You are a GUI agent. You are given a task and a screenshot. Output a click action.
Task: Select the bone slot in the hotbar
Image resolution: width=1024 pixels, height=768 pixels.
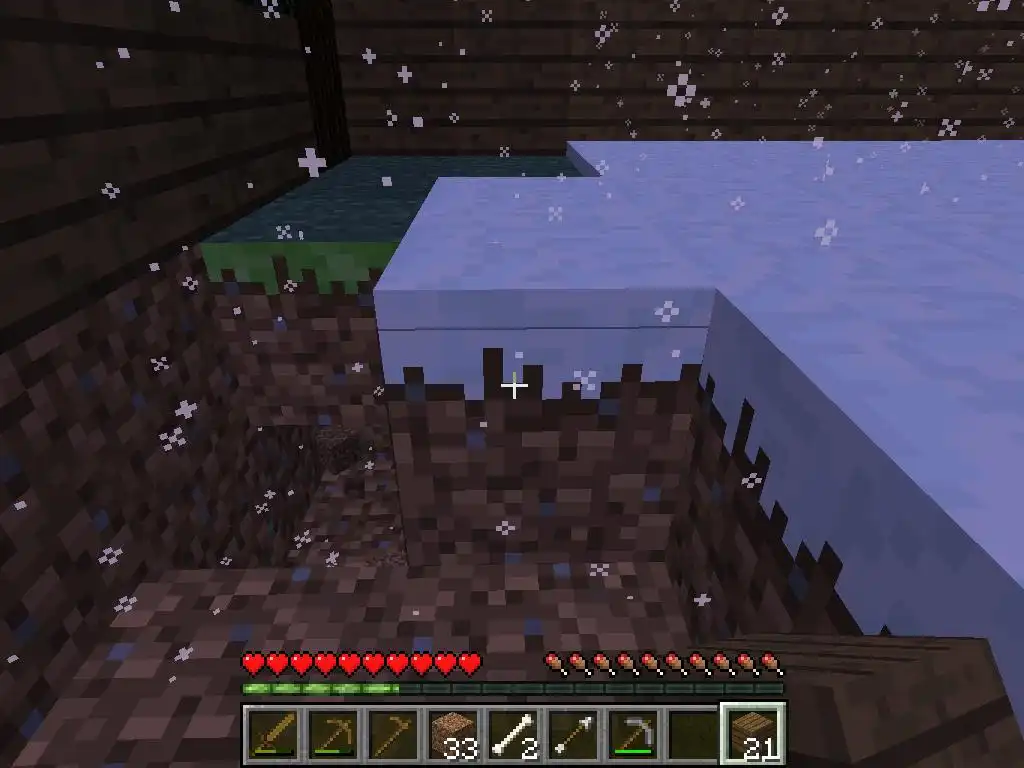pyautogui.click(x=513, y=735)
